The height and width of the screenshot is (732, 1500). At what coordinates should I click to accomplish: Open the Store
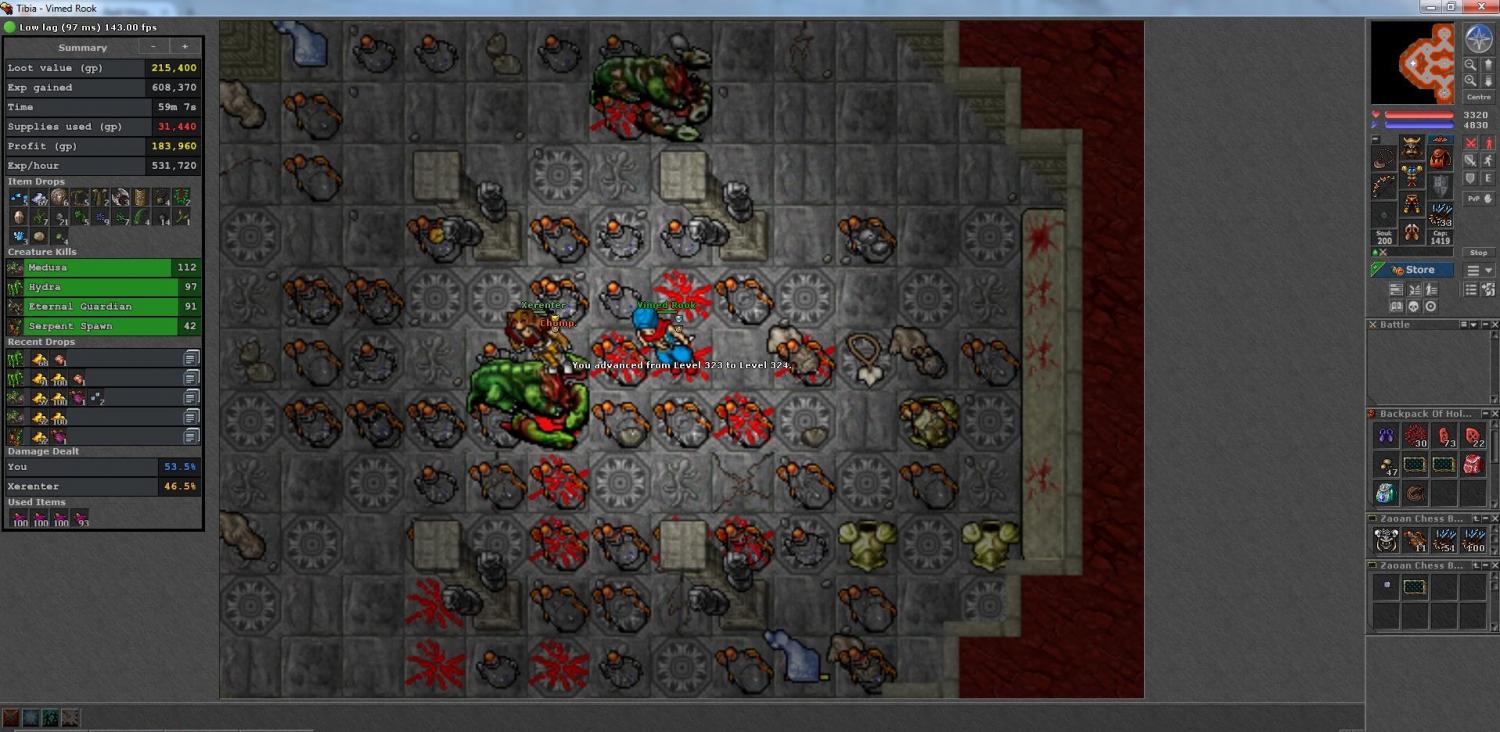pyautogui.click(x=1412, y=270)
